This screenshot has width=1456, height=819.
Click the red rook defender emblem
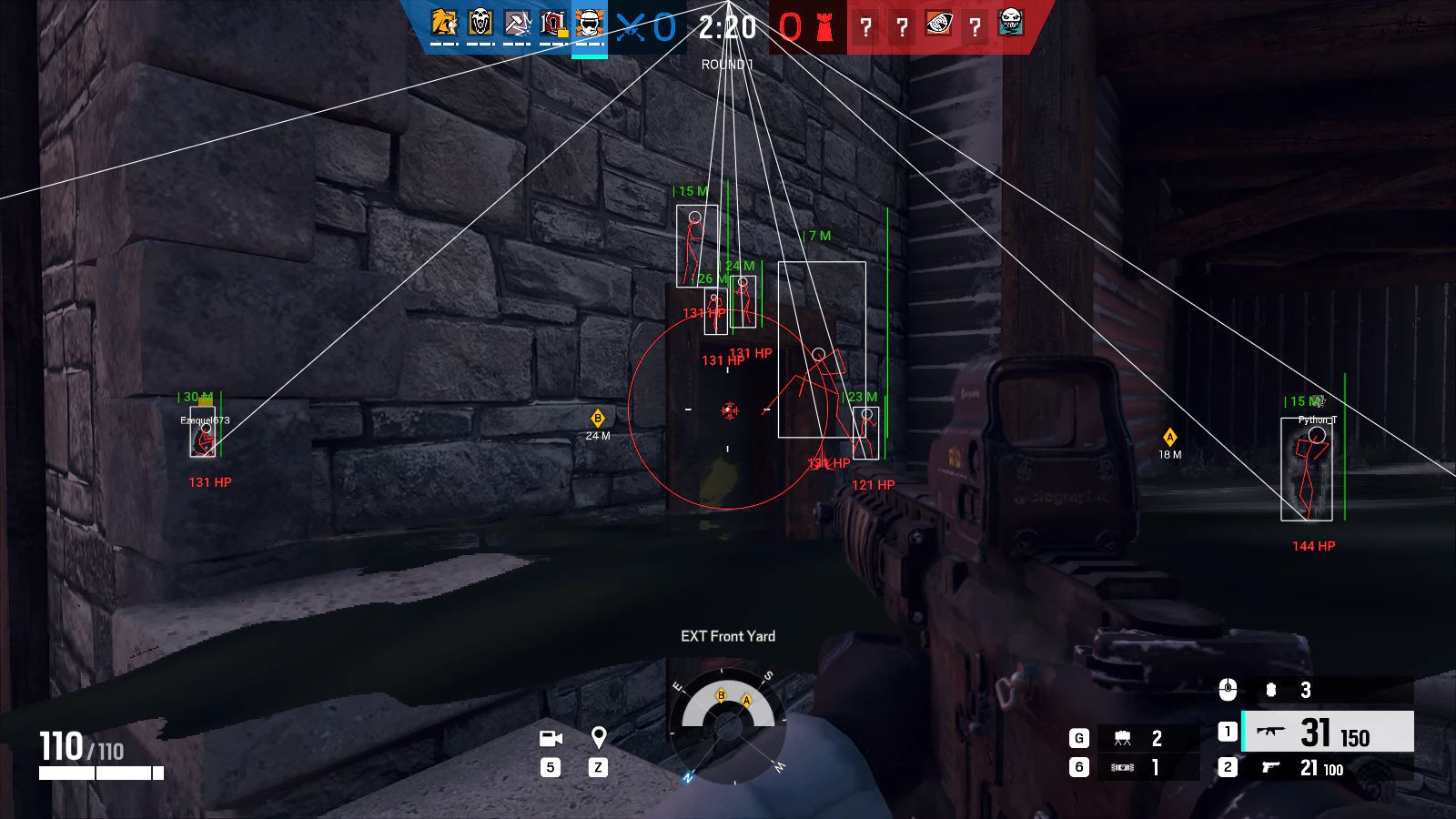click(824, 27)
